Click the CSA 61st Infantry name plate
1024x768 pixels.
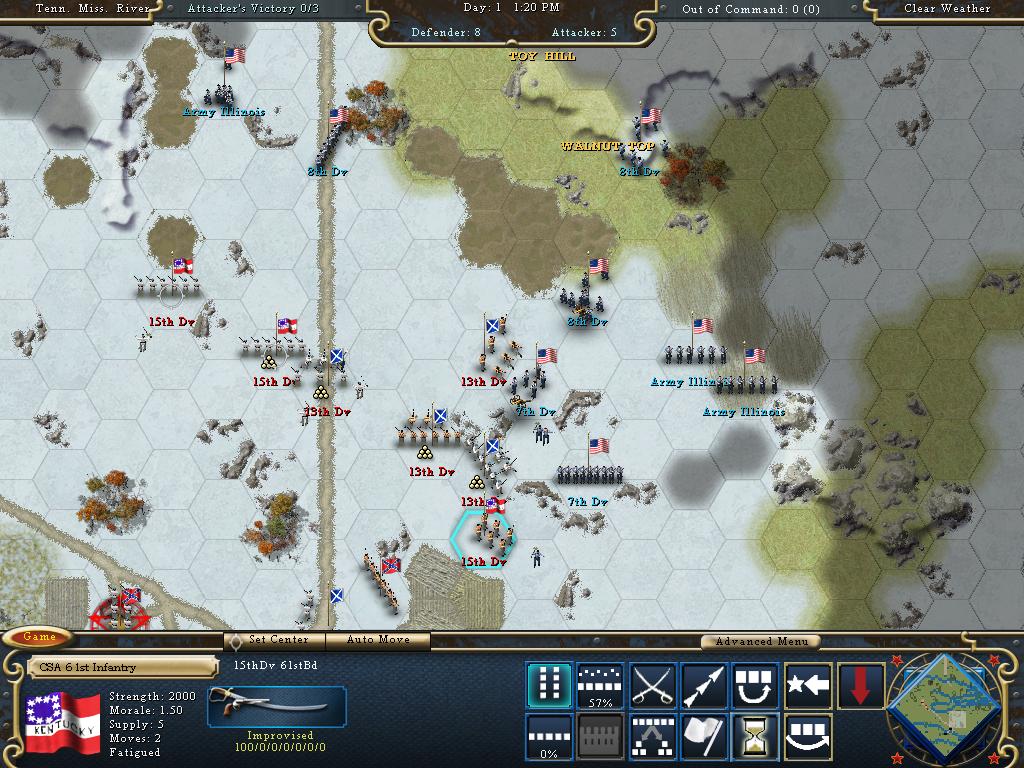pyautogui.click(x=121, y=667)
